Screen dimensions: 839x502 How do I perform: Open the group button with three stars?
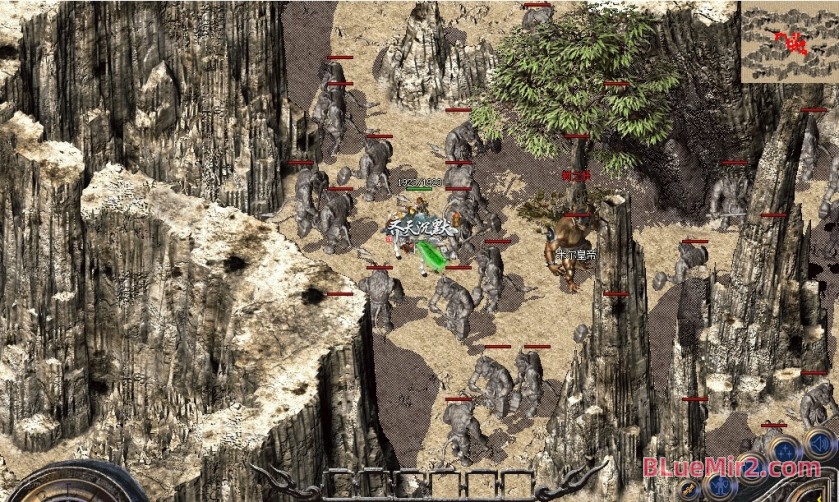(785, 451)
